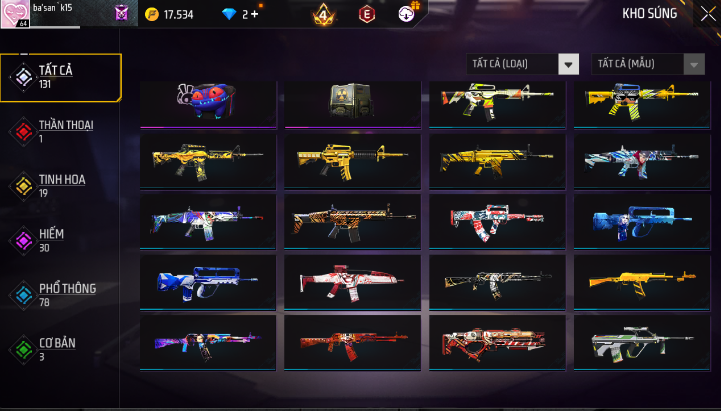Open the player profile avatar
Viewport: 721px width, 411px height.
pyautogui.click(x=15, y=14)
